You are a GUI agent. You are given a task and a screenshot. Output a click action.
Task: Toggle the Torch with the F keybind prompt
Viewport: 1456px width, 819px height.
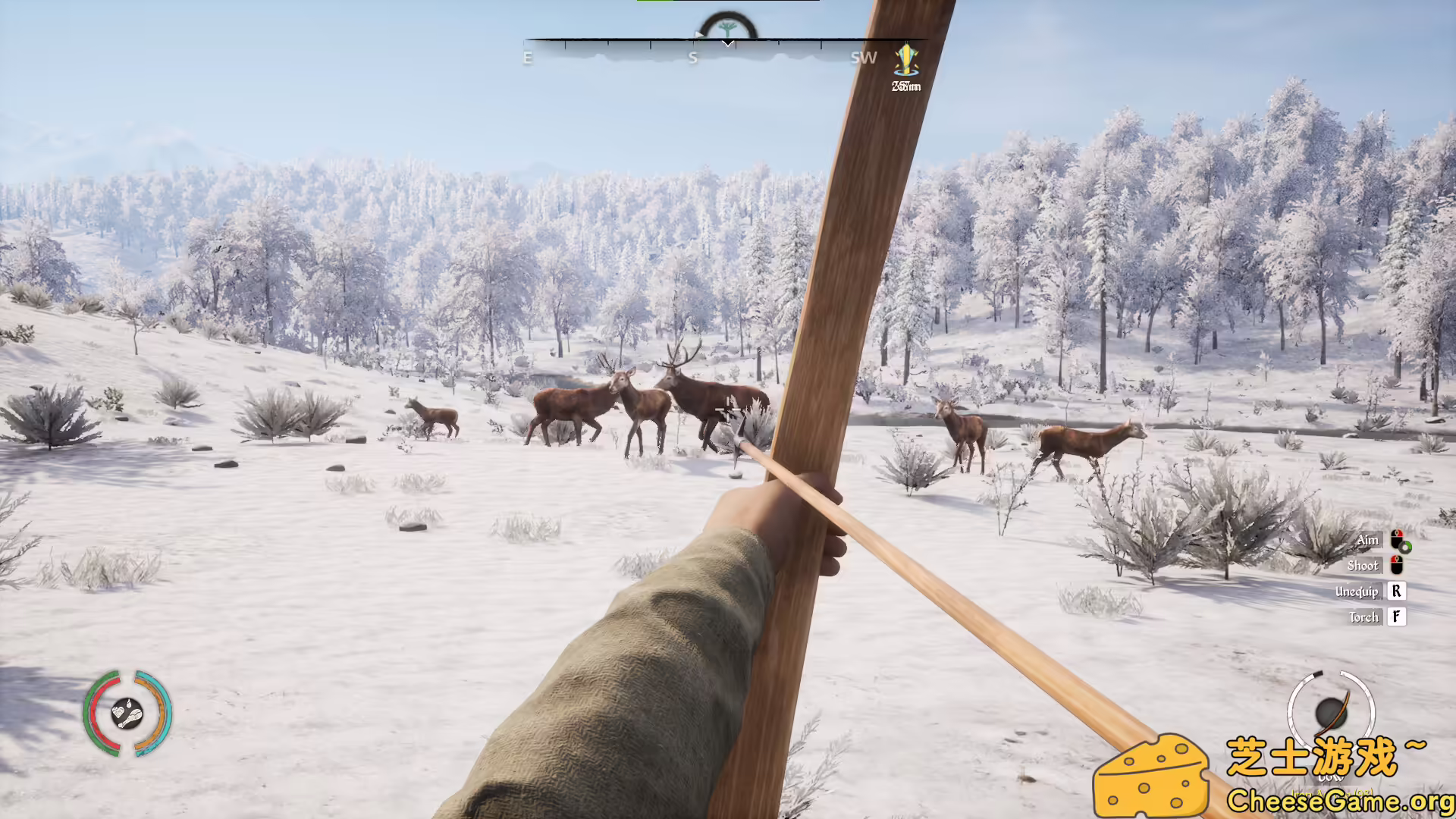[1397, 617]
